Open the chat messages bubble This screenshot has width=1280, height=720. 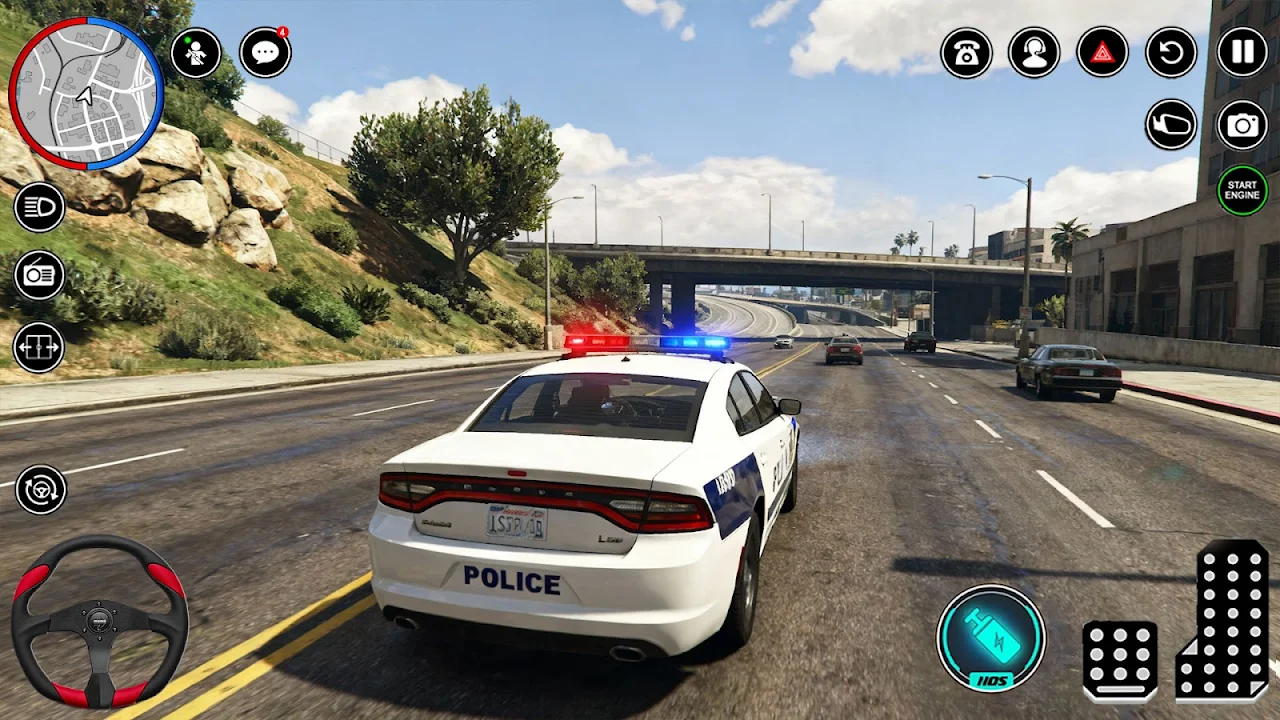click(x=265, y=53)
